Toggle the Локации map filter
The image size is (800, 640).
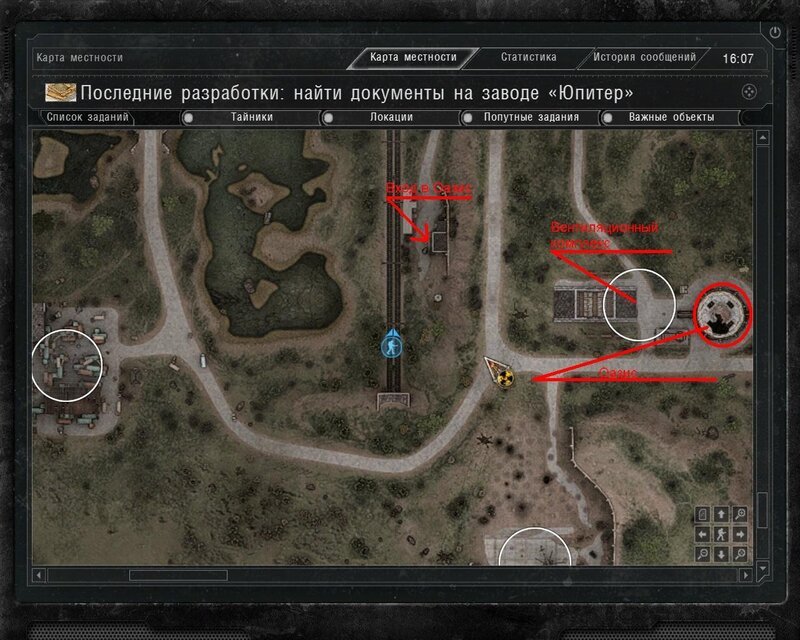click(390, 117)
